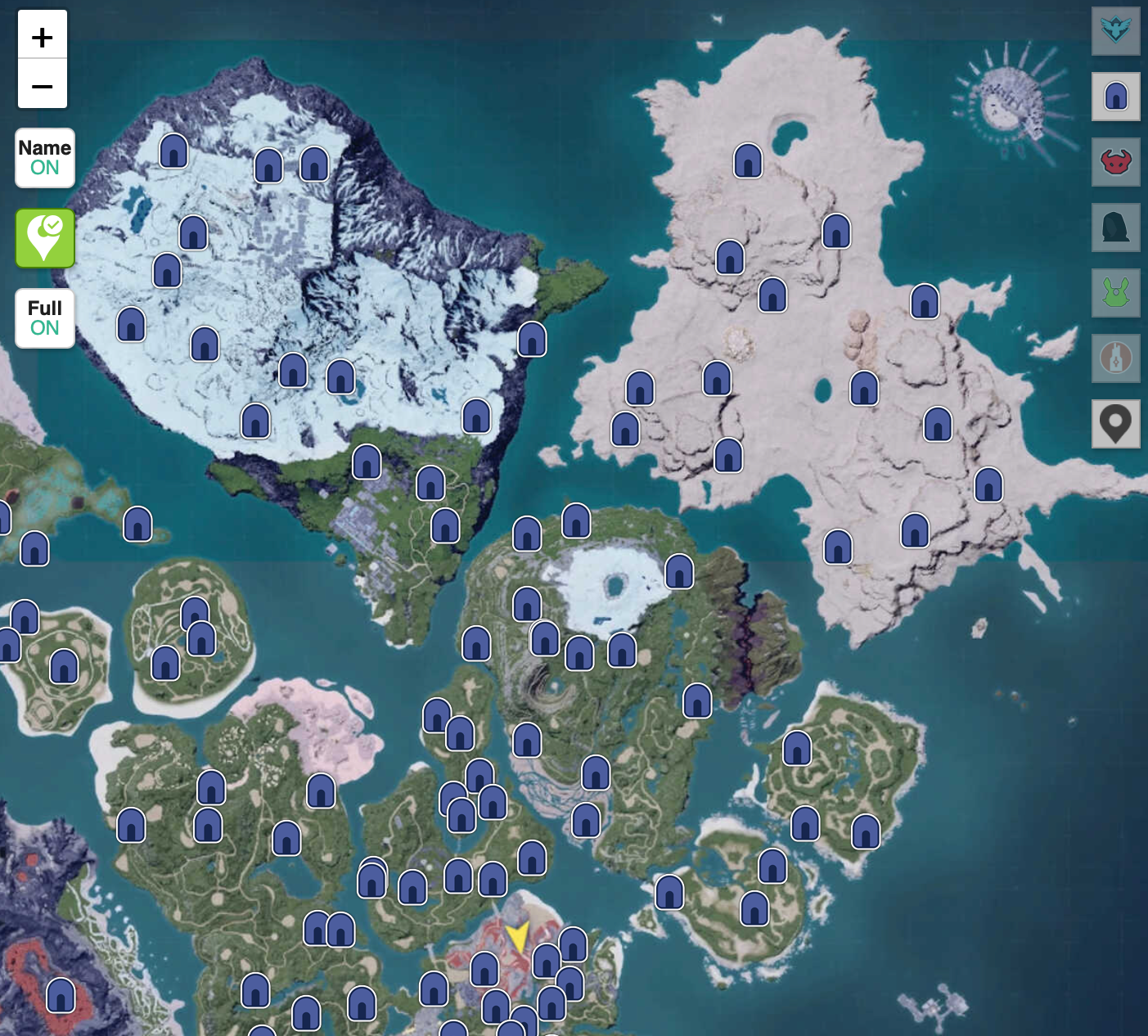Disable the Full ON toggle

(44, 318)
